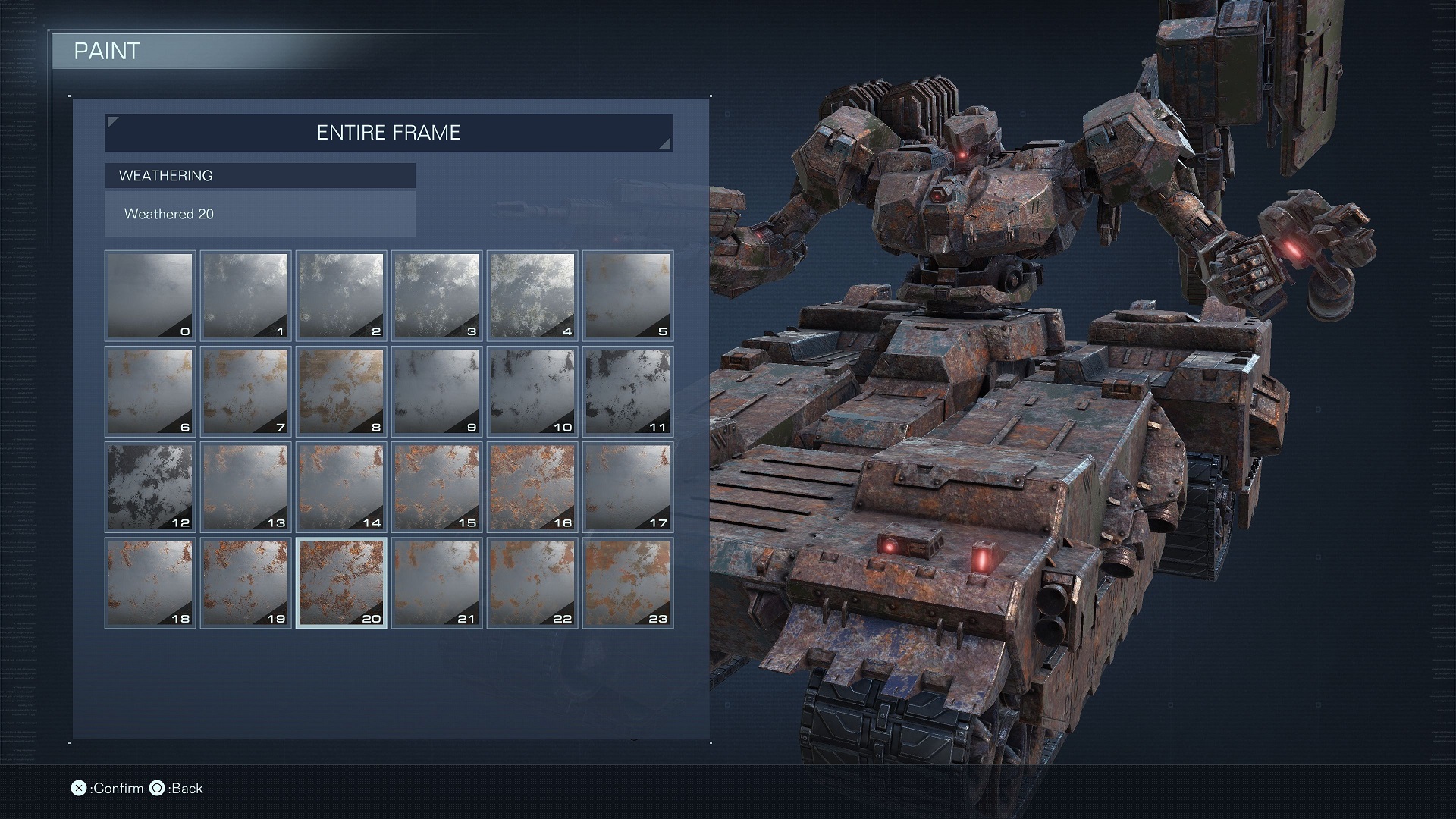1456x819 pixels.
Task: Apply weathering swatch 19
Action: pos(246,582)
